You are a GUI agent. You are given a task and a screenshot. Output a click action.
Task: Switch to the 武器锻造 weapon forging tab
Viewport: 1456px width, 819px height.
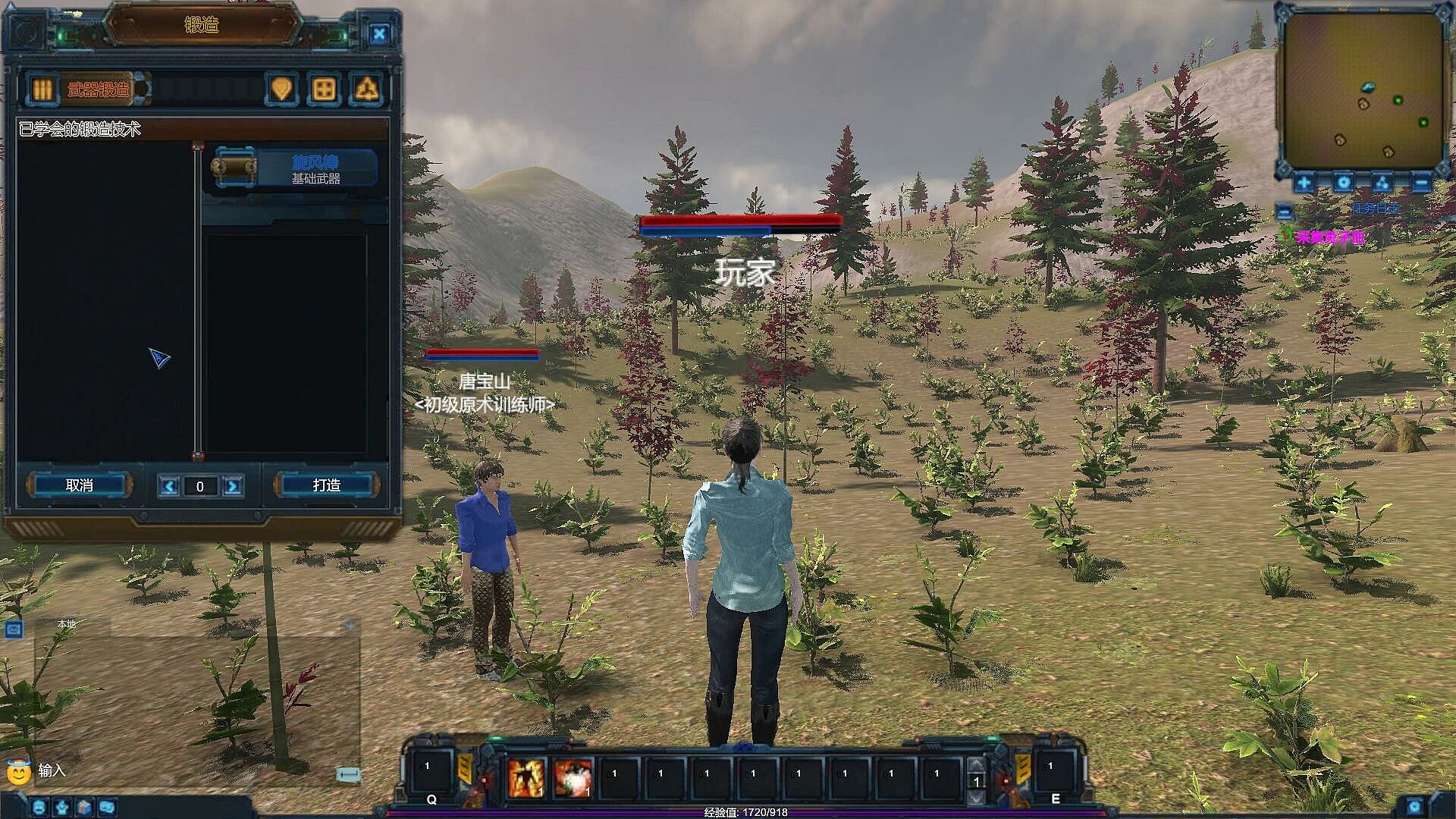(x=97, y=89)
